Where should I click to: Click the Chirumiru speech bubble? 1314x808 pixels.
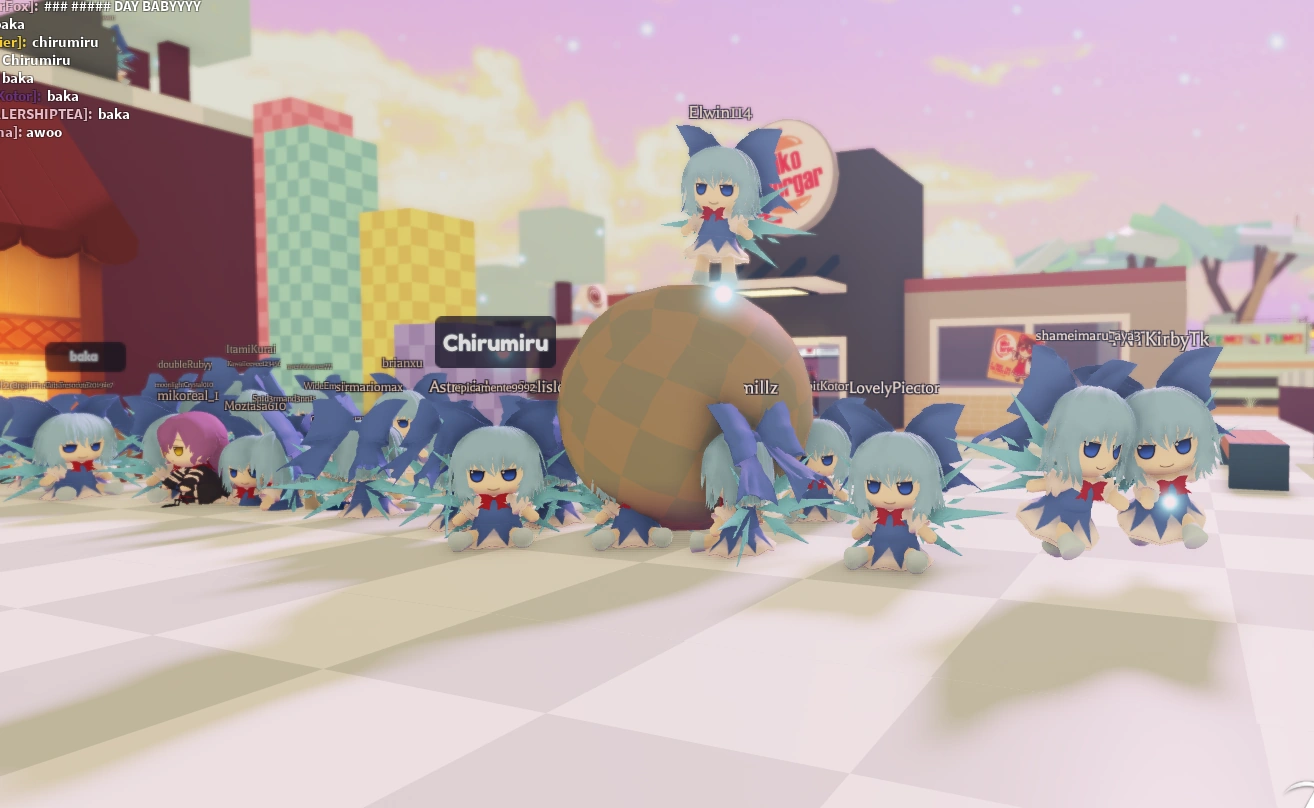click(495, 342)
